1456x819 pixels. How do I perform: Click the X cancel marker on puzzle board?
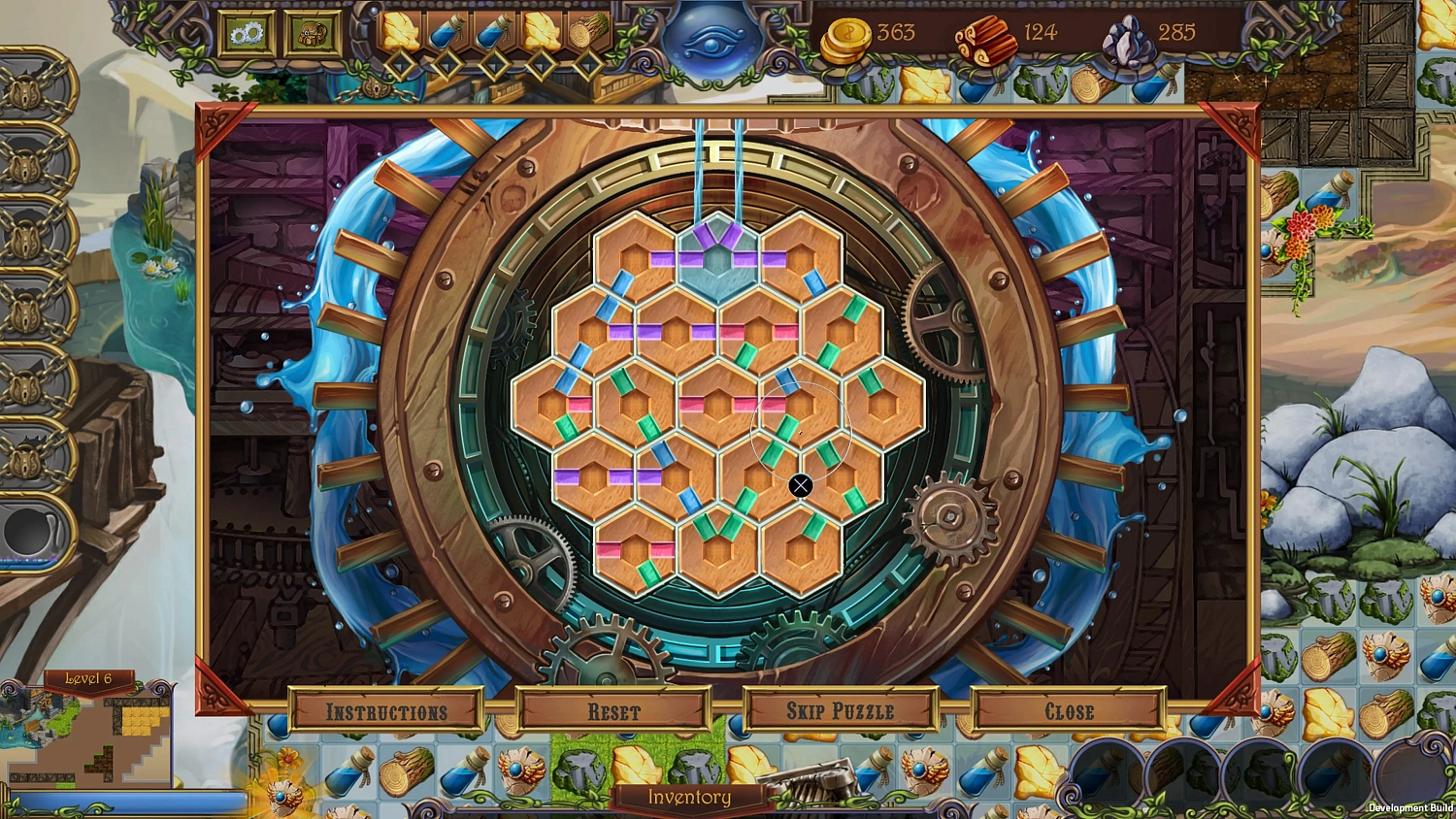coord(802,485)
